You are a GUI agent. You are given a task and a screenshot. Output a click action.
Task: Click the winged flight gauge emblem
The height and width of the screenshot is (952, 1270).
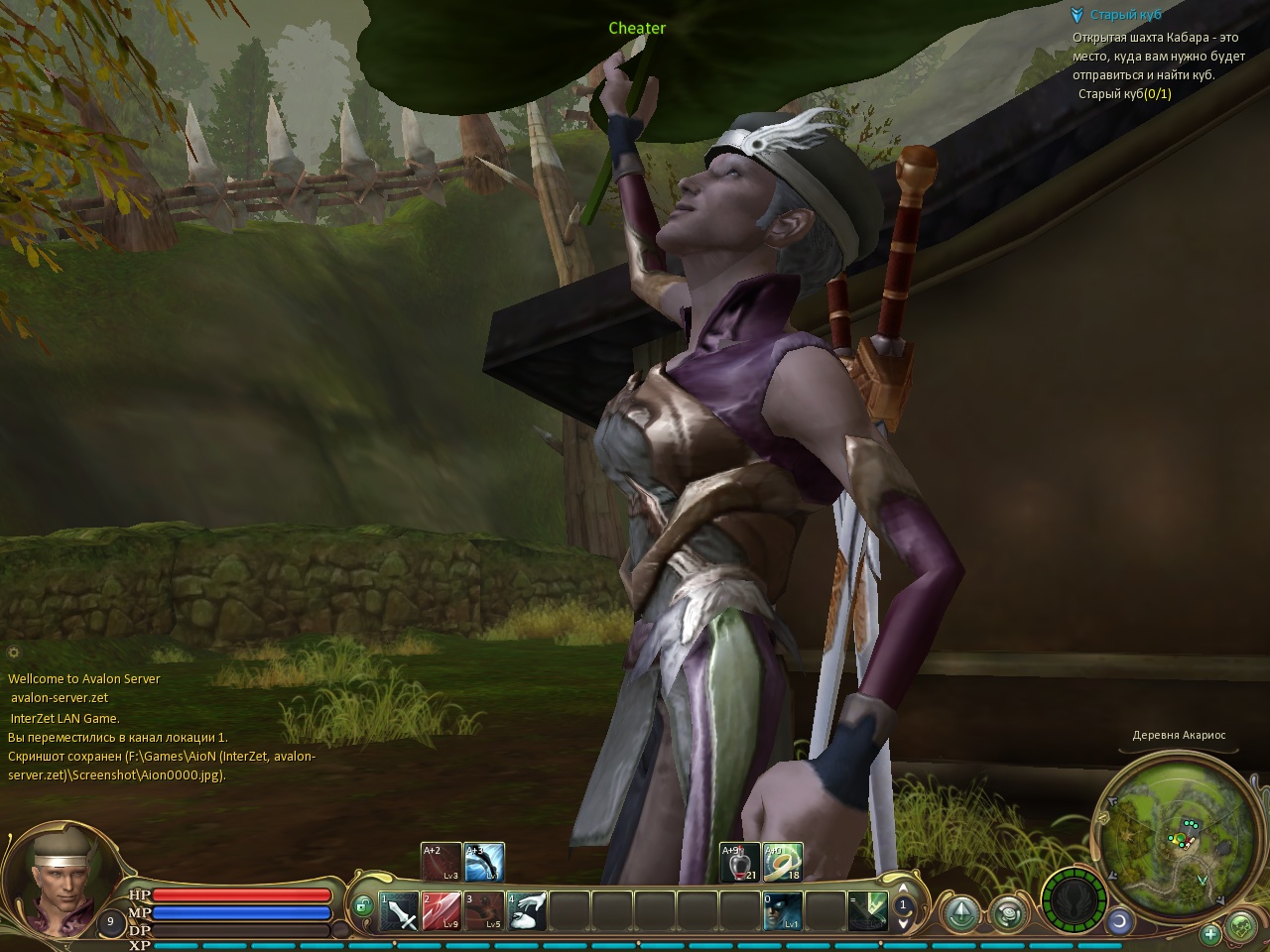point(1073,900)
